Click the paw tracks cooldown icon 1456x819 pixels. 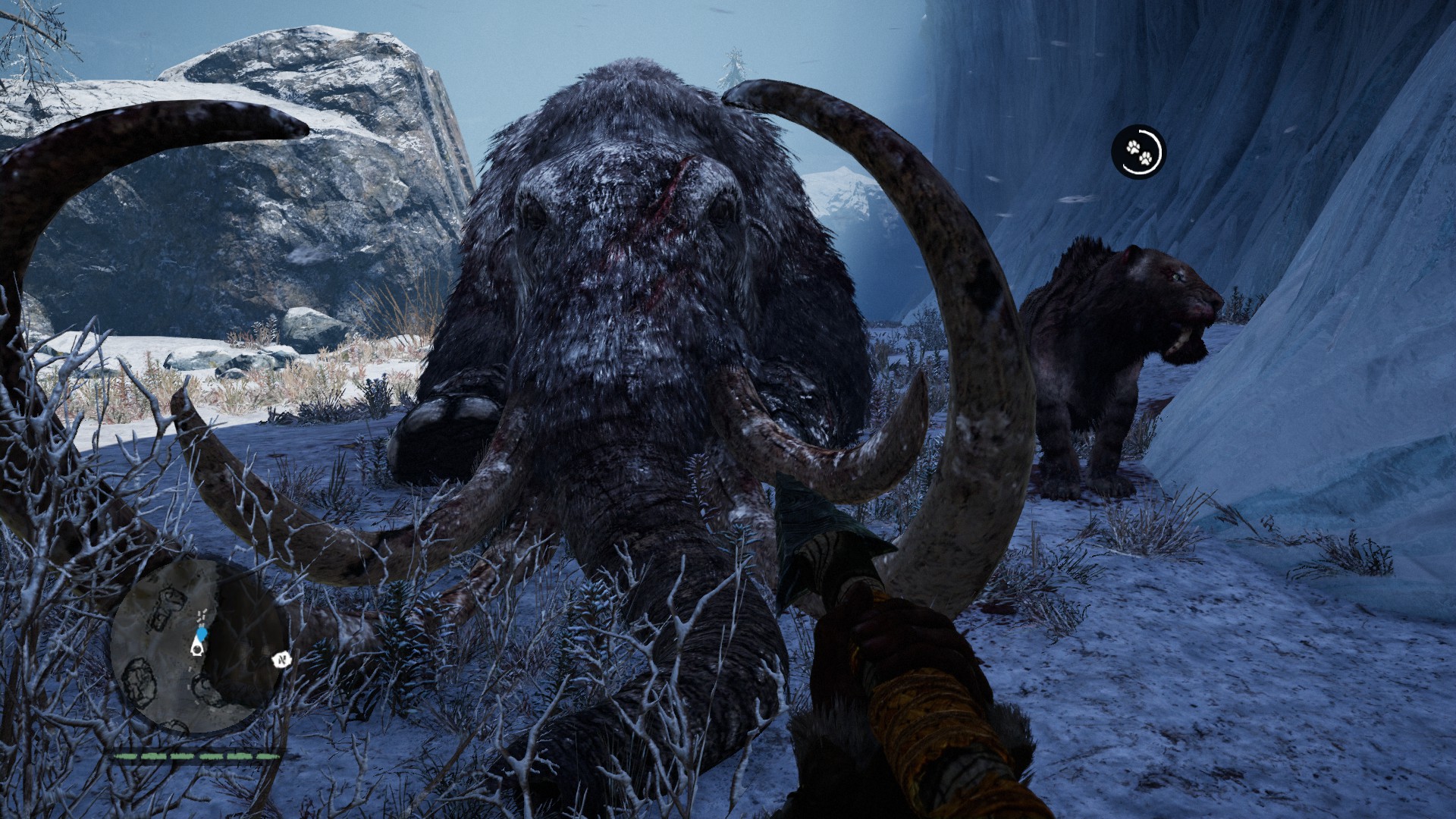click(x=1139, y=152)
